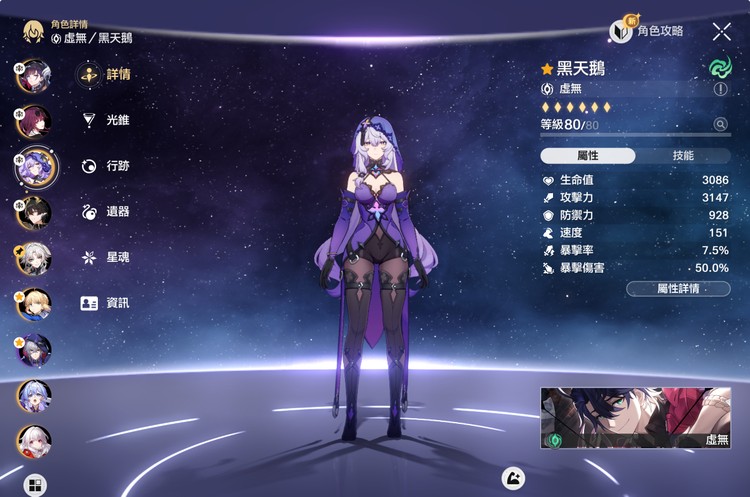The height and width of the screenshot is (497, 750).
Task: Open the 虛無 light cone thumbnail
Action: [635, 417]
